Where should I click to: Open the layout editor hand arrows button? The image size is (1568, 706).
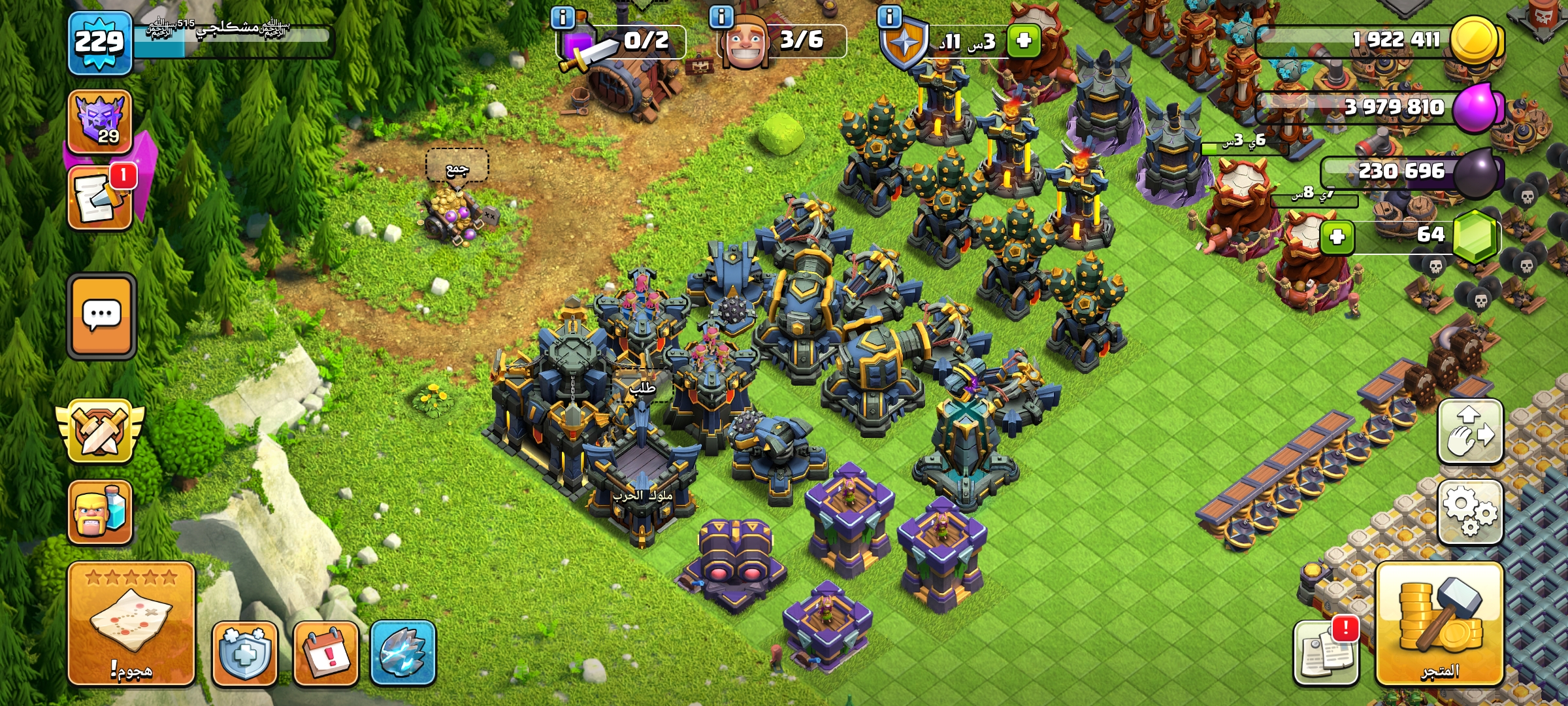1470,431
